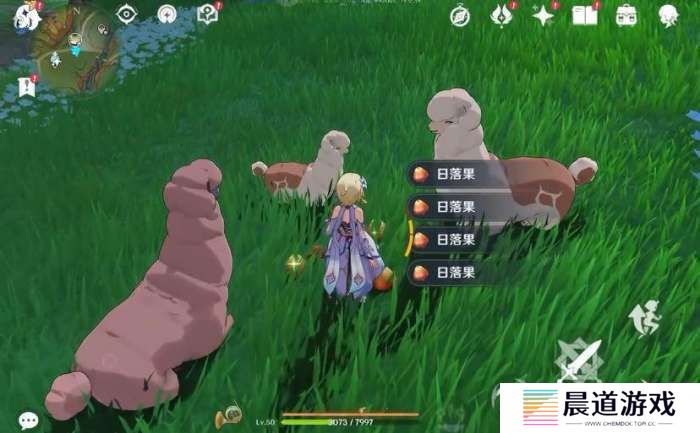Open the tutorial book-and-pin icon
Screen dimensions: 700x433
[x=208, y=14]
